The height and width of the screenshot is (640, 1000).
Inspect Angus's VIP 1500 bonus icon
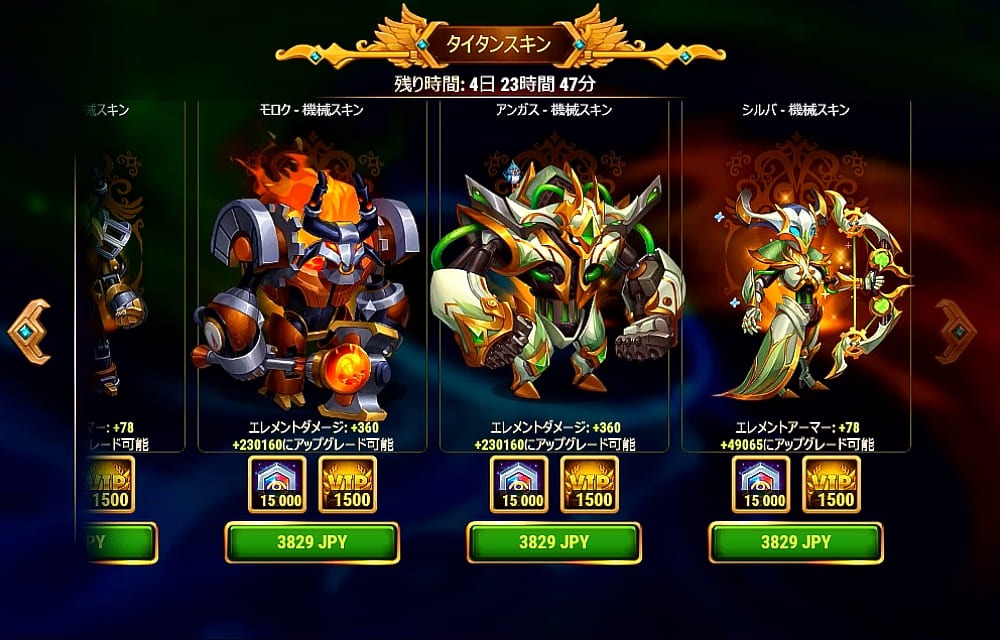coord(590,485)
